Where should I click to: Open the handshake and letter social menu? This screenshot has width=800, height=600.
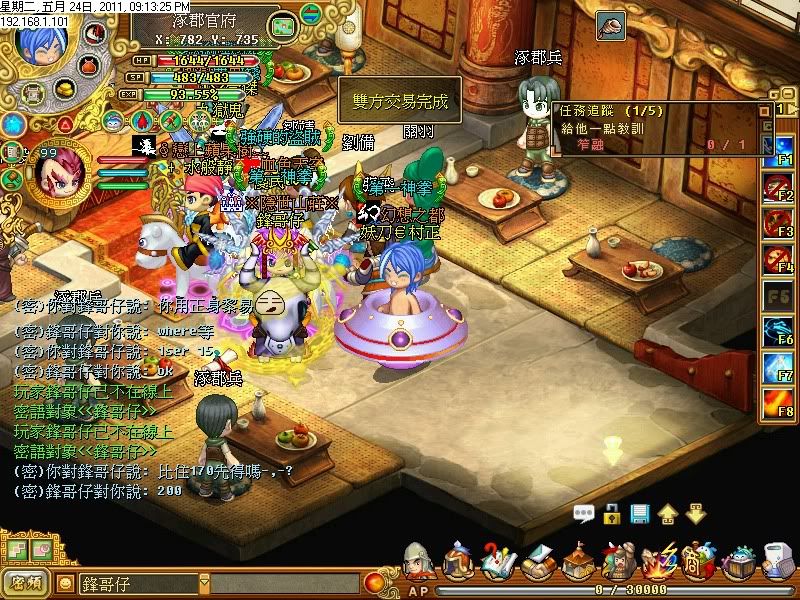tap(537, 562)
